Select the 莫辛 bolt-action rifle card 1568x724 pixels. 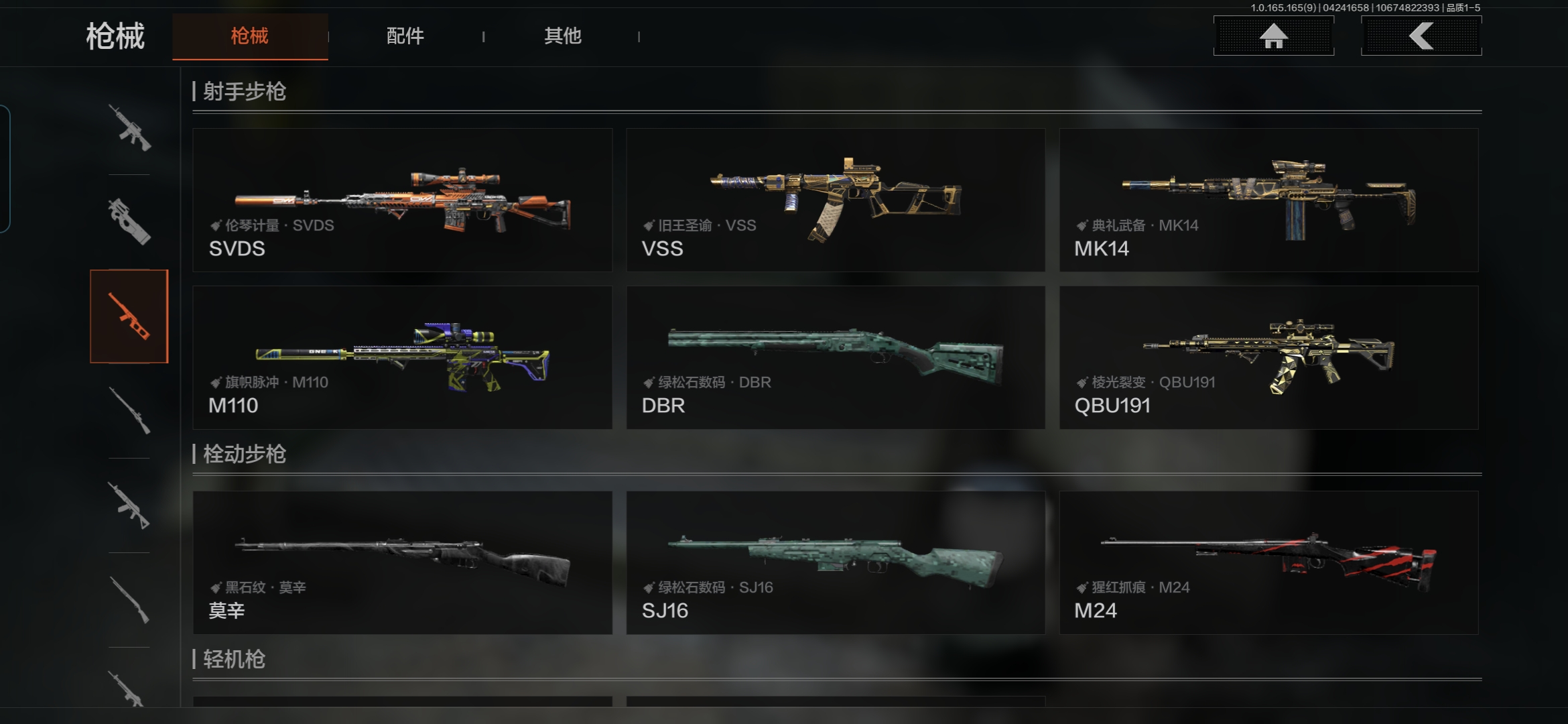pyautogui.click(x=402, y=562)
